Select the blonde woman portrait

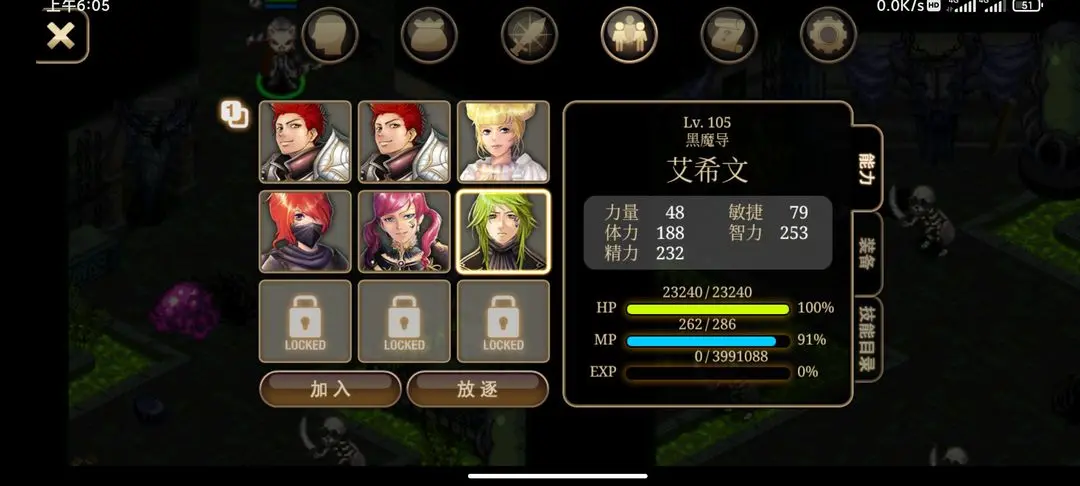coord(503,142)
